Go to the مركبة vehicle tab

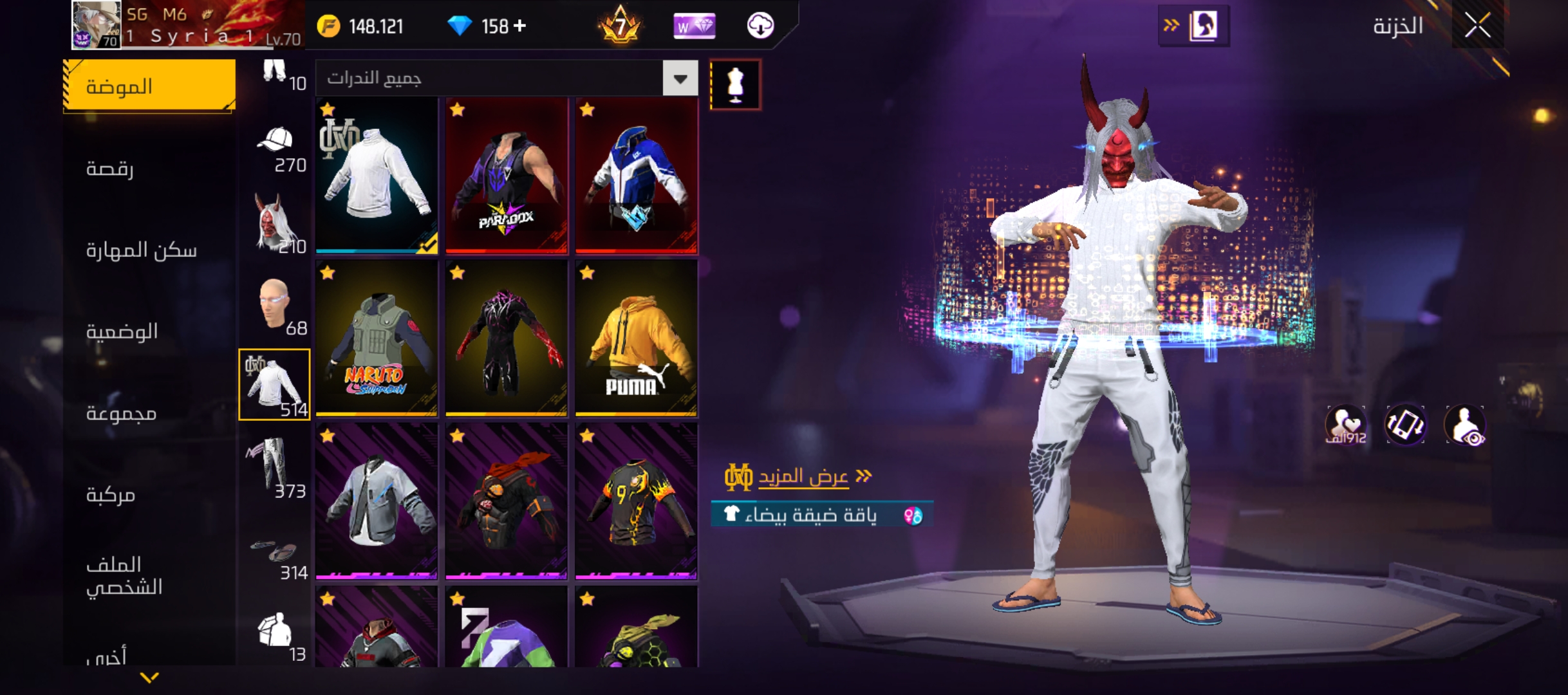111,495
